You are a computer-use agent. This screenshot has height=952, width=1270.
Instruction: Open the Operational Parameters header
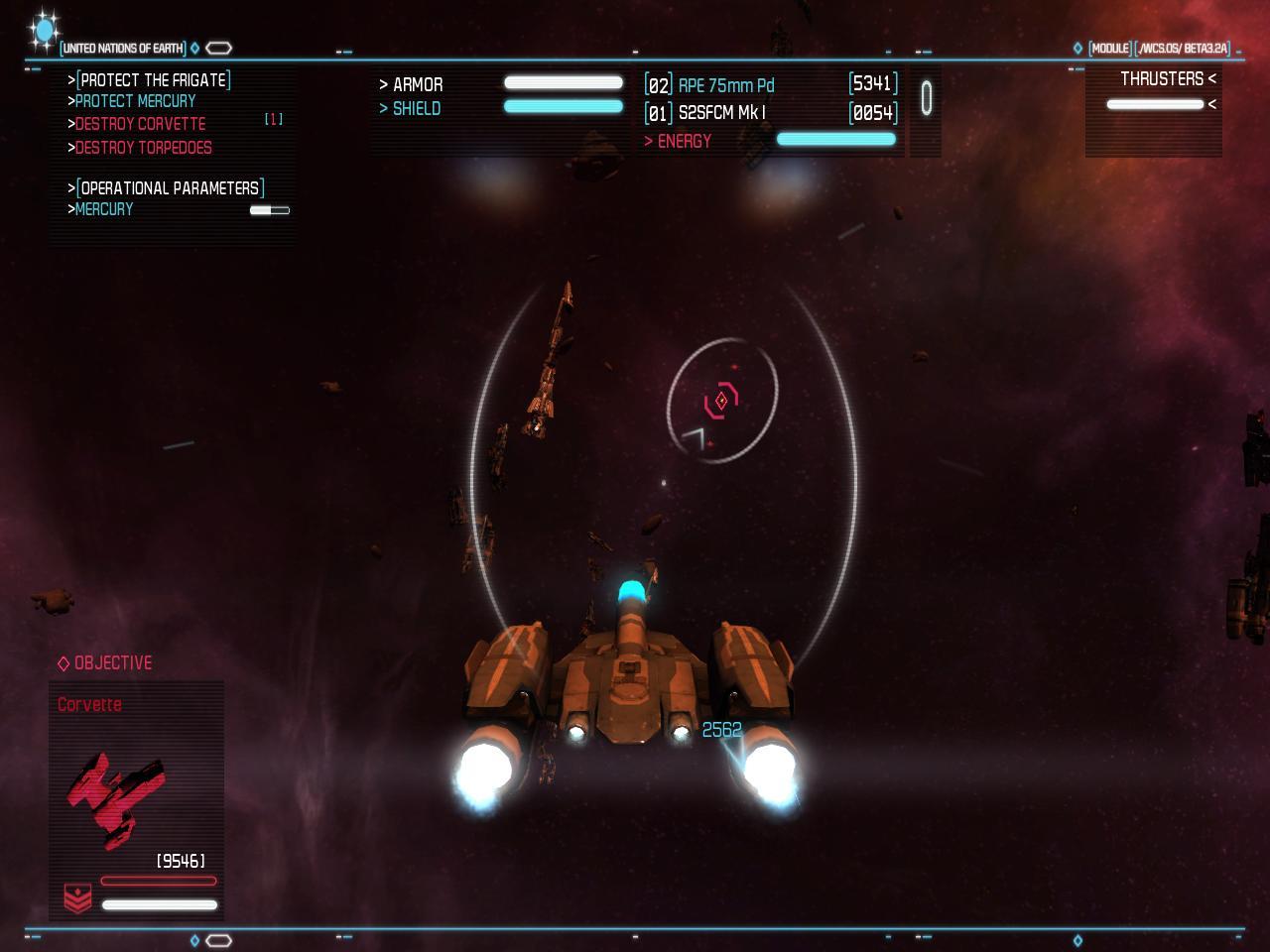[170, 188]
